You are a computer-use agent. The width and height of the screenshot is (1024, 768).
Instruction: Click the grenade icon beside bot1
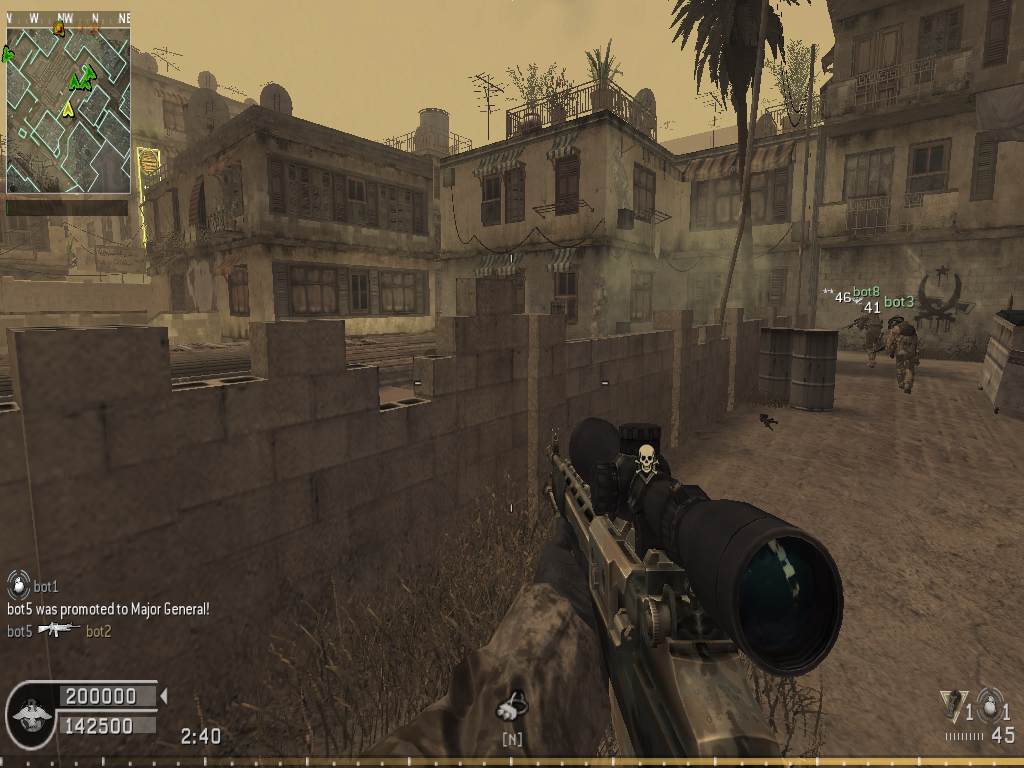(18, 584)
